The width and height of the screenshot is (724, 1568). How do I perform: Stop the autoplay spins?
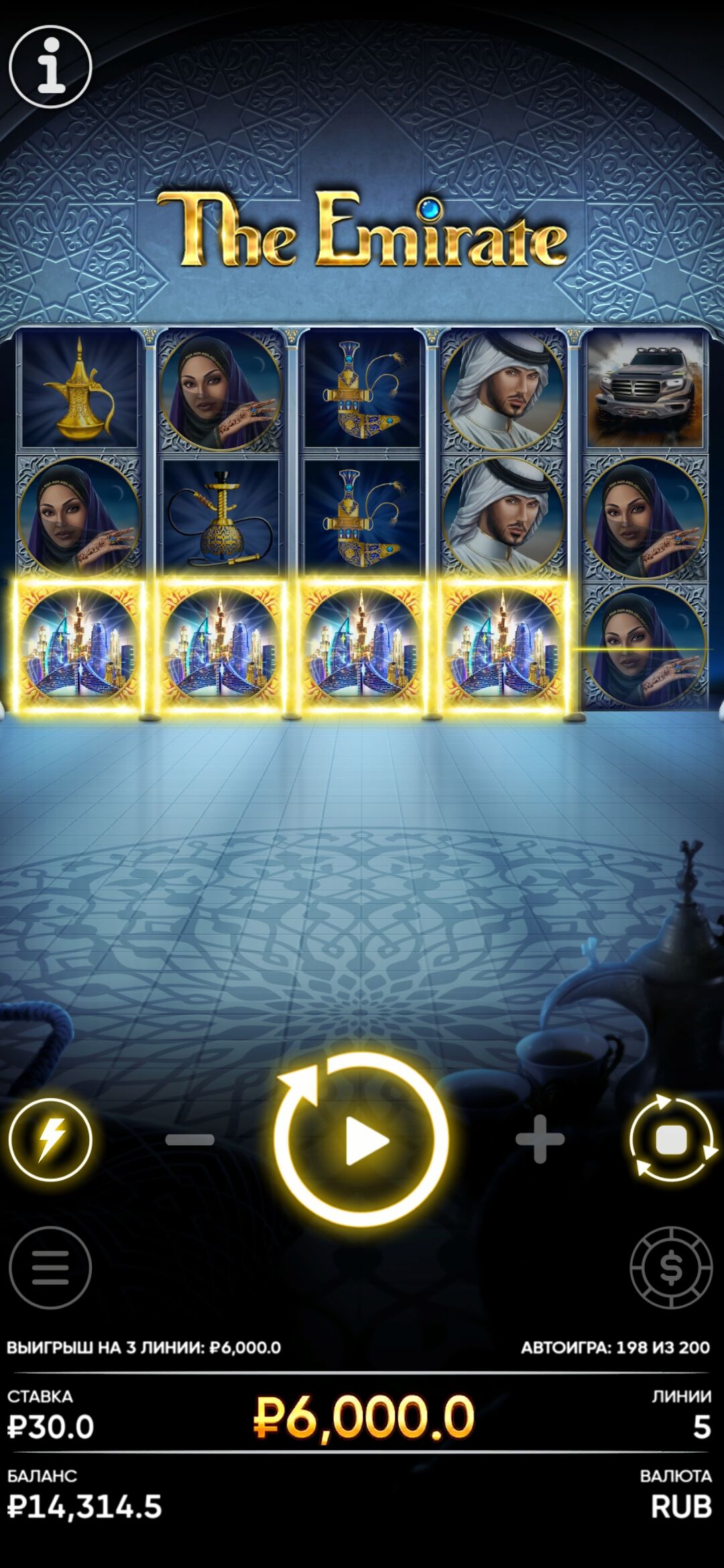click(x=672, y=1139)
